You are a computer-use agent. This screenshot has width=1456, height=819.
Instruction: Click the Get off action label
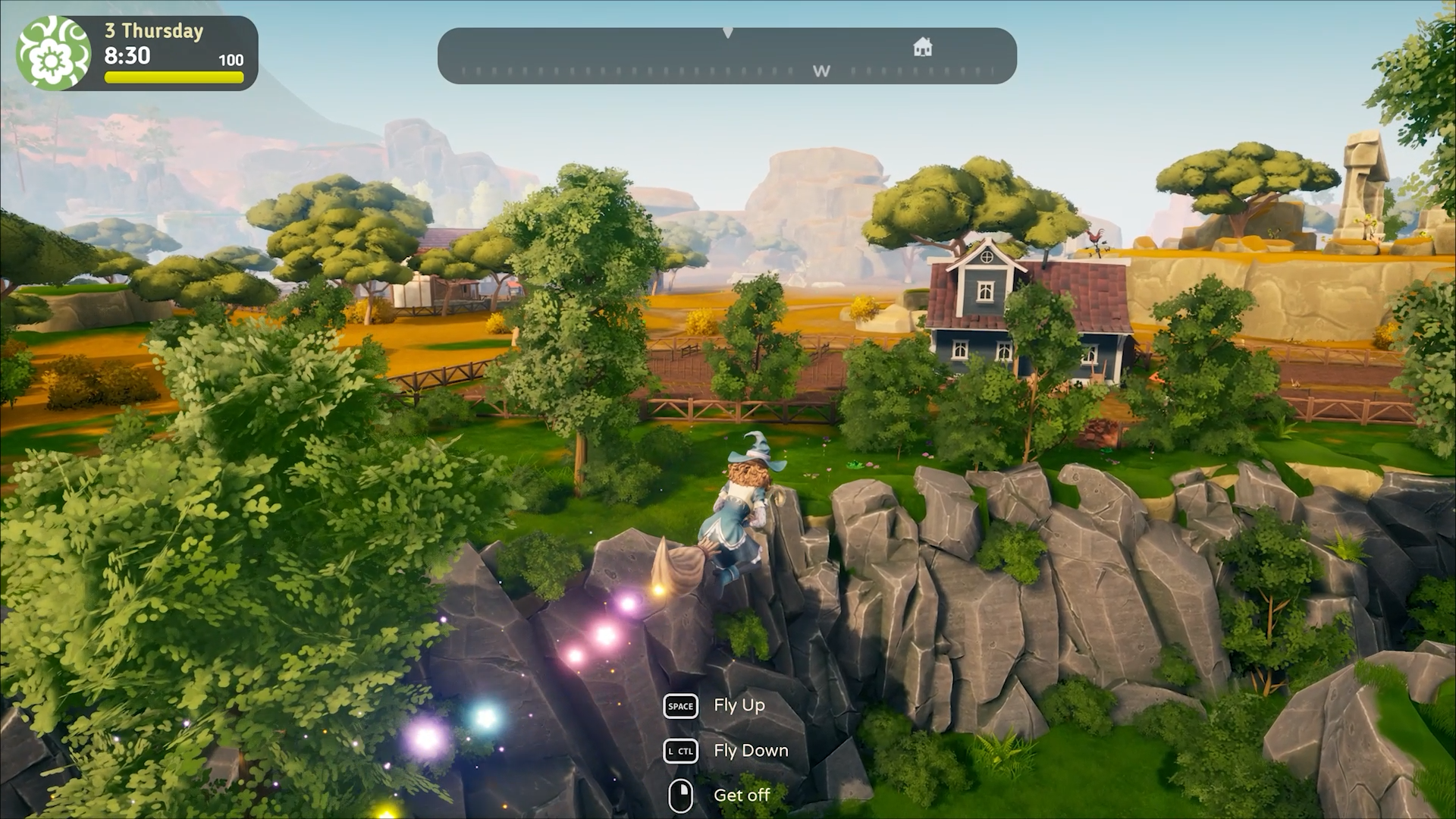pyautogui.click(x=743, y=795)
